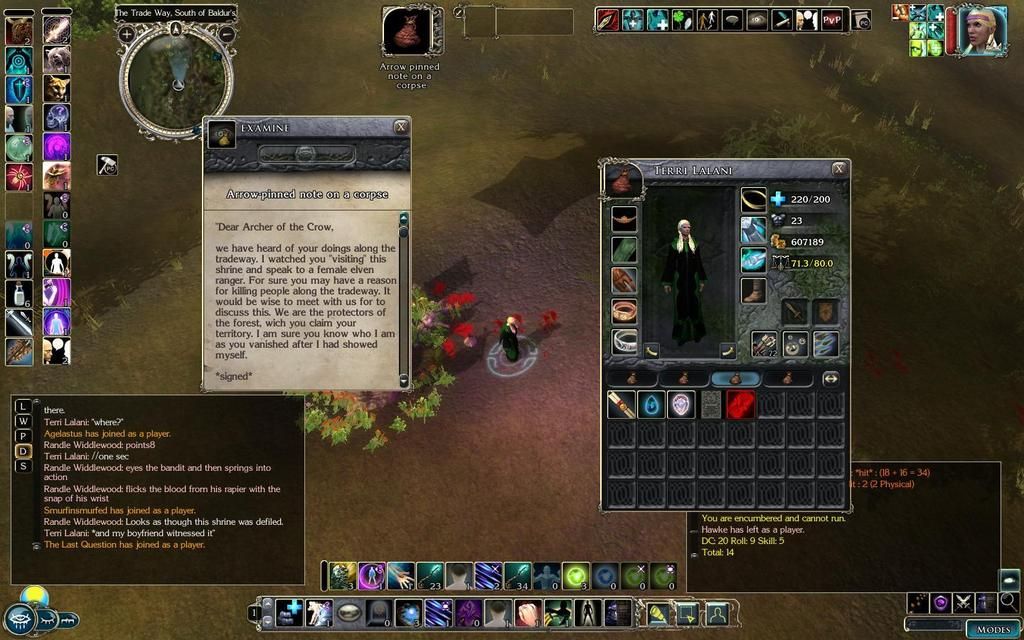This screenshot has width=1024, height=640.
Task: Select the D chat channel tab
Action: (23, 450)
